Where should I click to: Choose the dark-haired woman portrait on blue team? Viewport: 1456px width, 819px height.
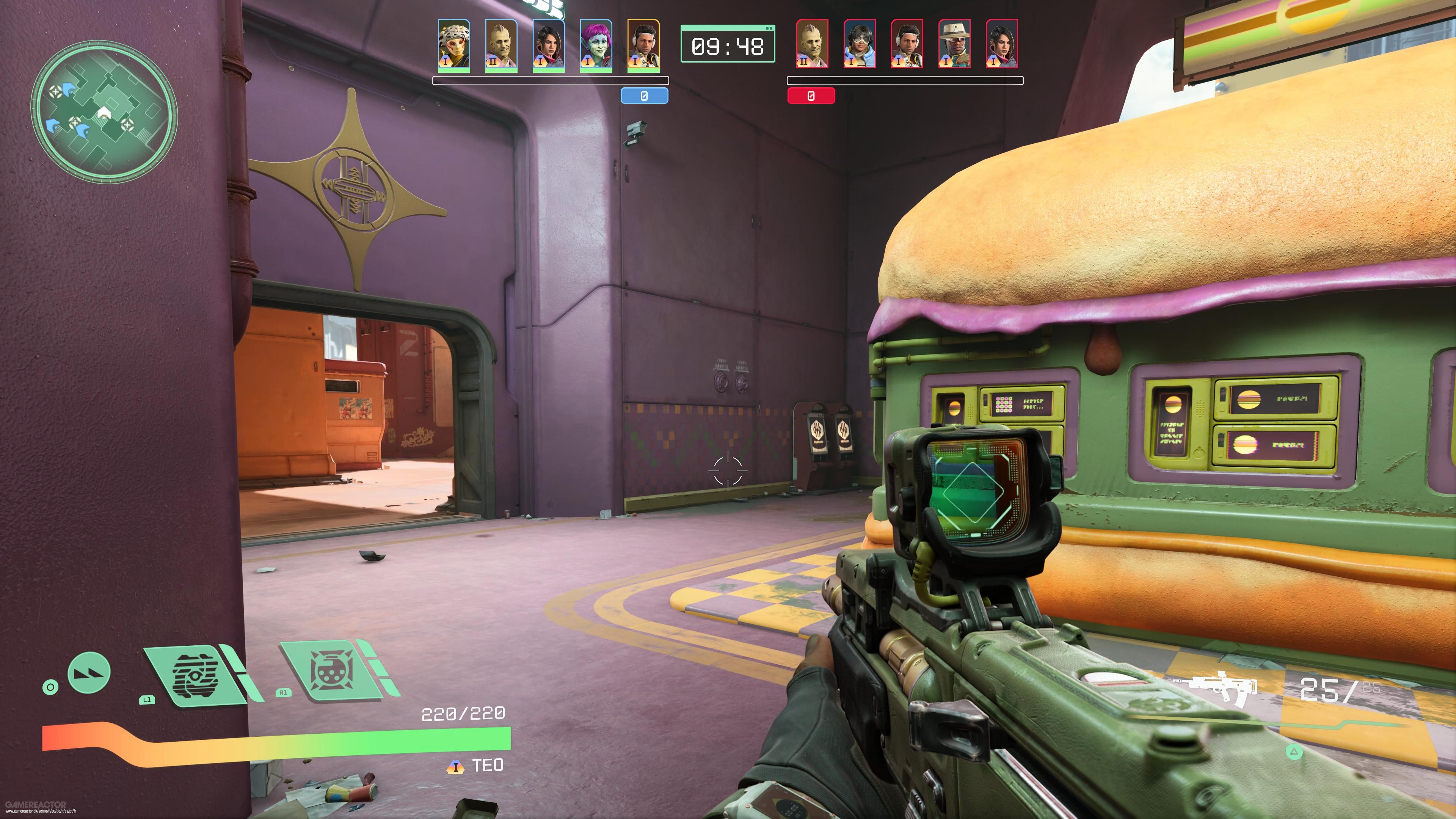click(548, 45)
